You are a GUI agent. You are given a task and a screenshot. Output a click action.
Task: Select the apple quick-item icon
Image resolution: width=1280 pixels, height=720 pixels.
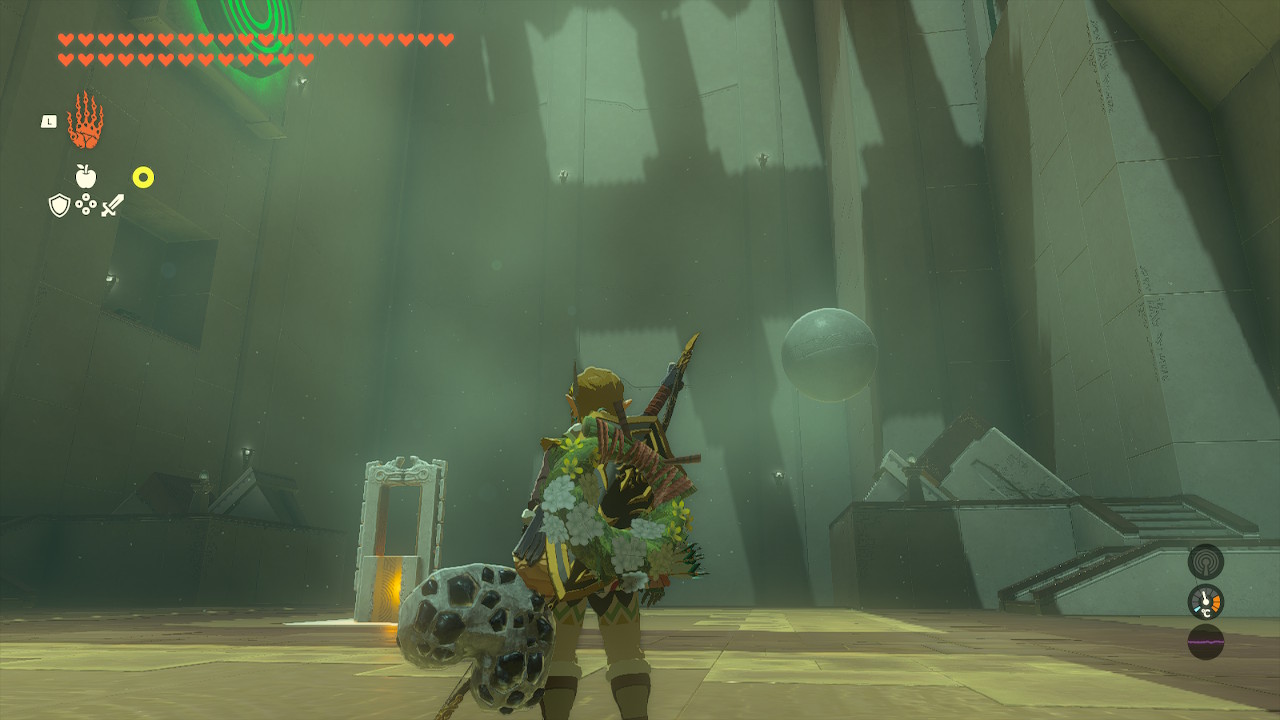[86, 177]
